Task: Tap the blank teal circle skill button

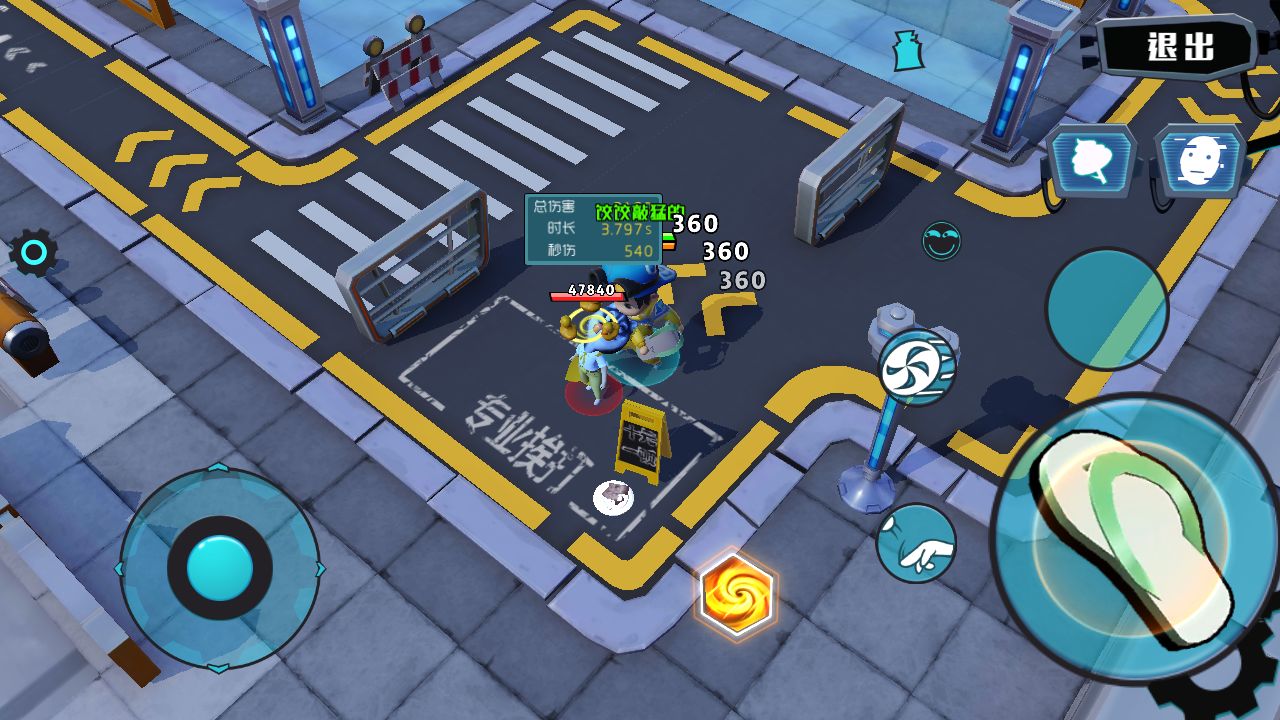Action: click(1106, 309)
